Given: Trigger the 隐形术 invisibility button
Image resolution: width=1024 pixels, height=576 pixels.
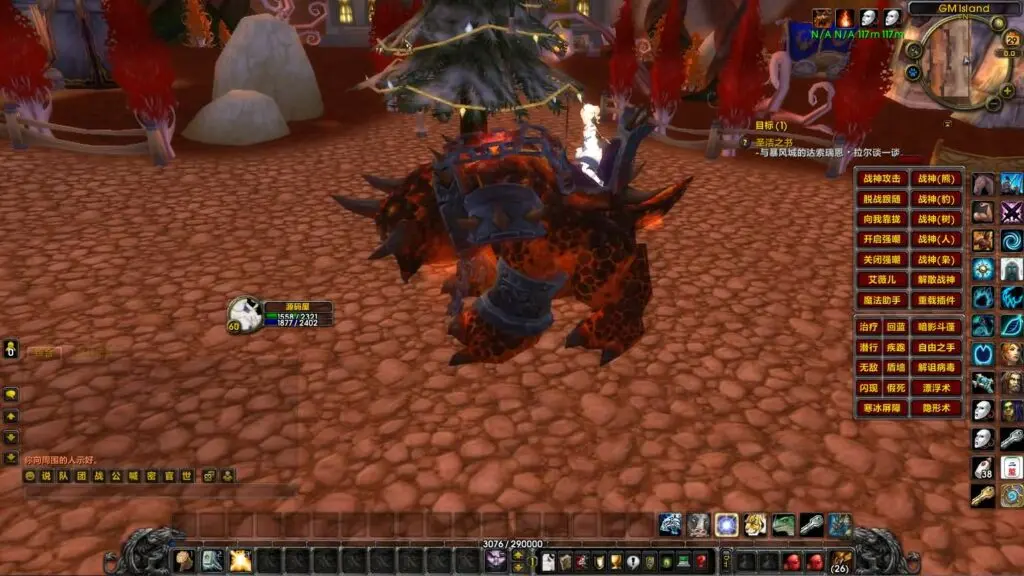Looking at the screenshot, I should coord(938,408).
